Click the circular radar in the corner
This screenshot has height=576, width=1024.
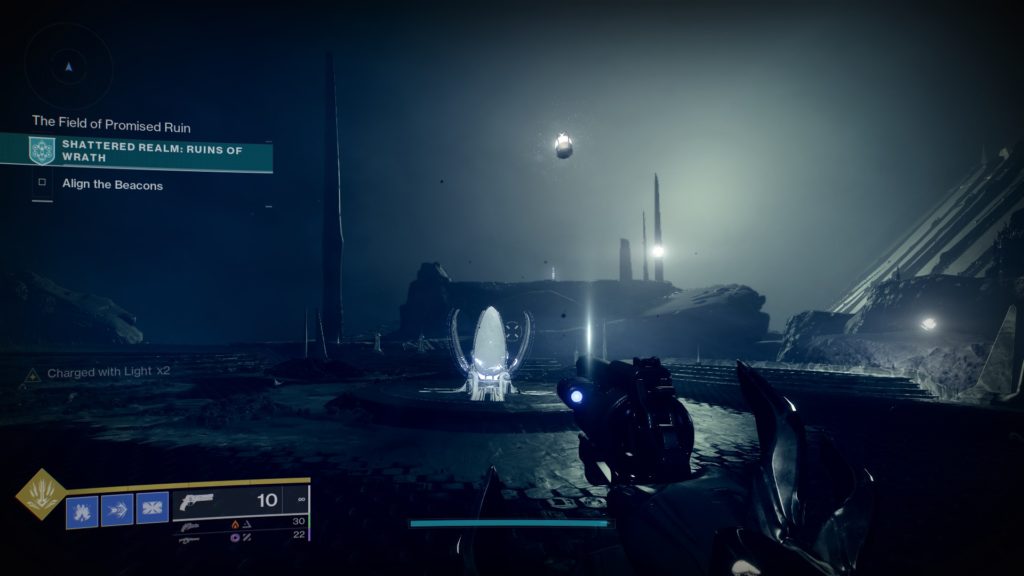pos(68,67)
